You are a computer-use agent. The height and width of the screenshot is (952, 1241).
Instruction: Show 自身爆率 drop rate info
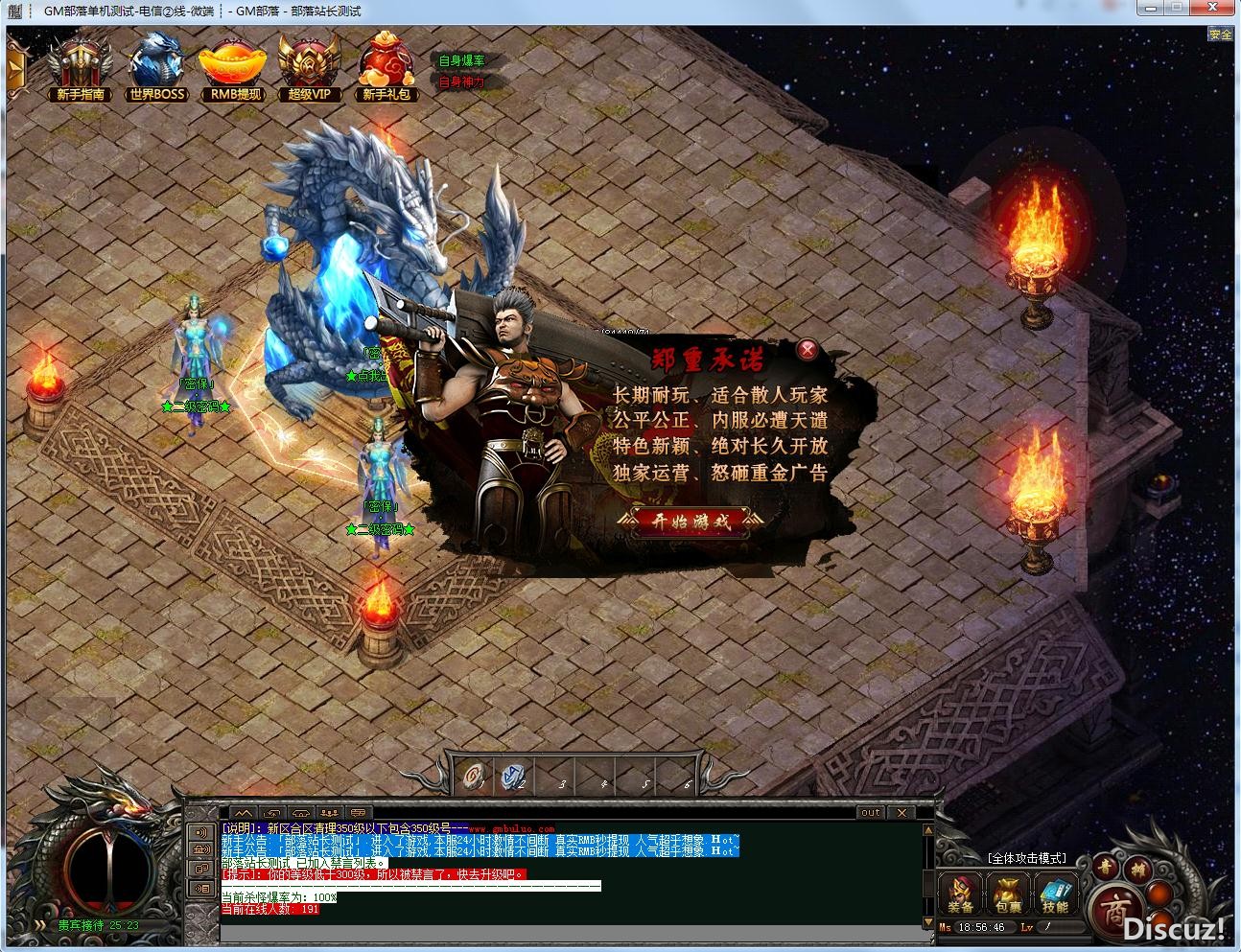tap(461, 60)
